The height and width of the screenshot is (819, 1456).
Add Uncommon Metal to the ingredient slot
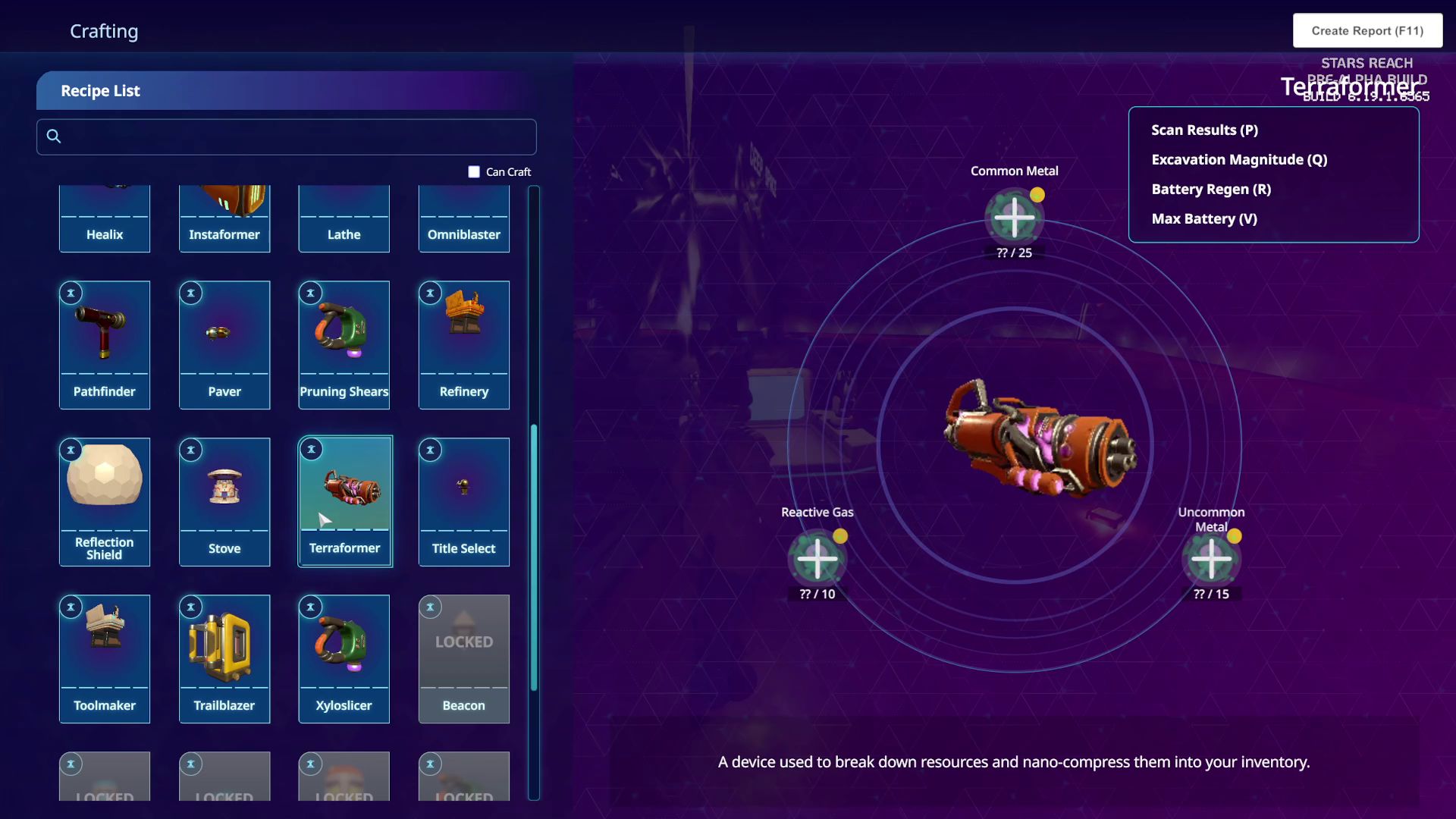[x=1211, y=559]
